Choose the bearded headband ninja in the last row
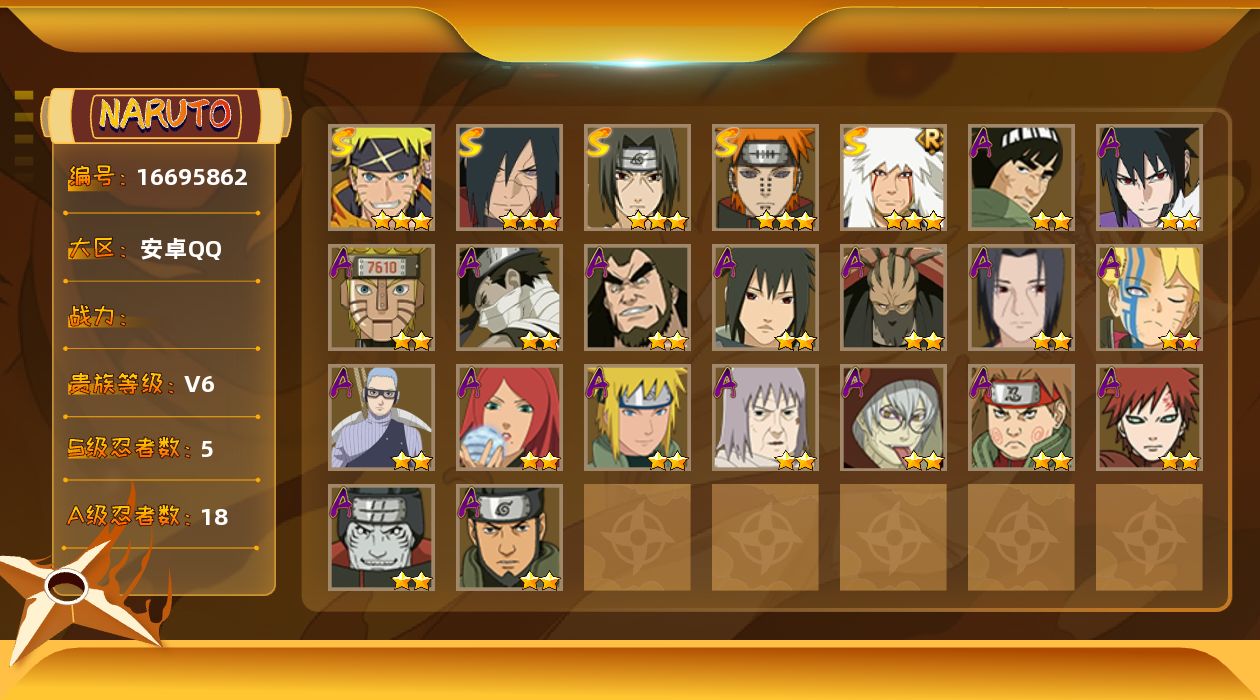Image resolution: width=1260 pixels, height=700 pixels. tap(509, 538)
